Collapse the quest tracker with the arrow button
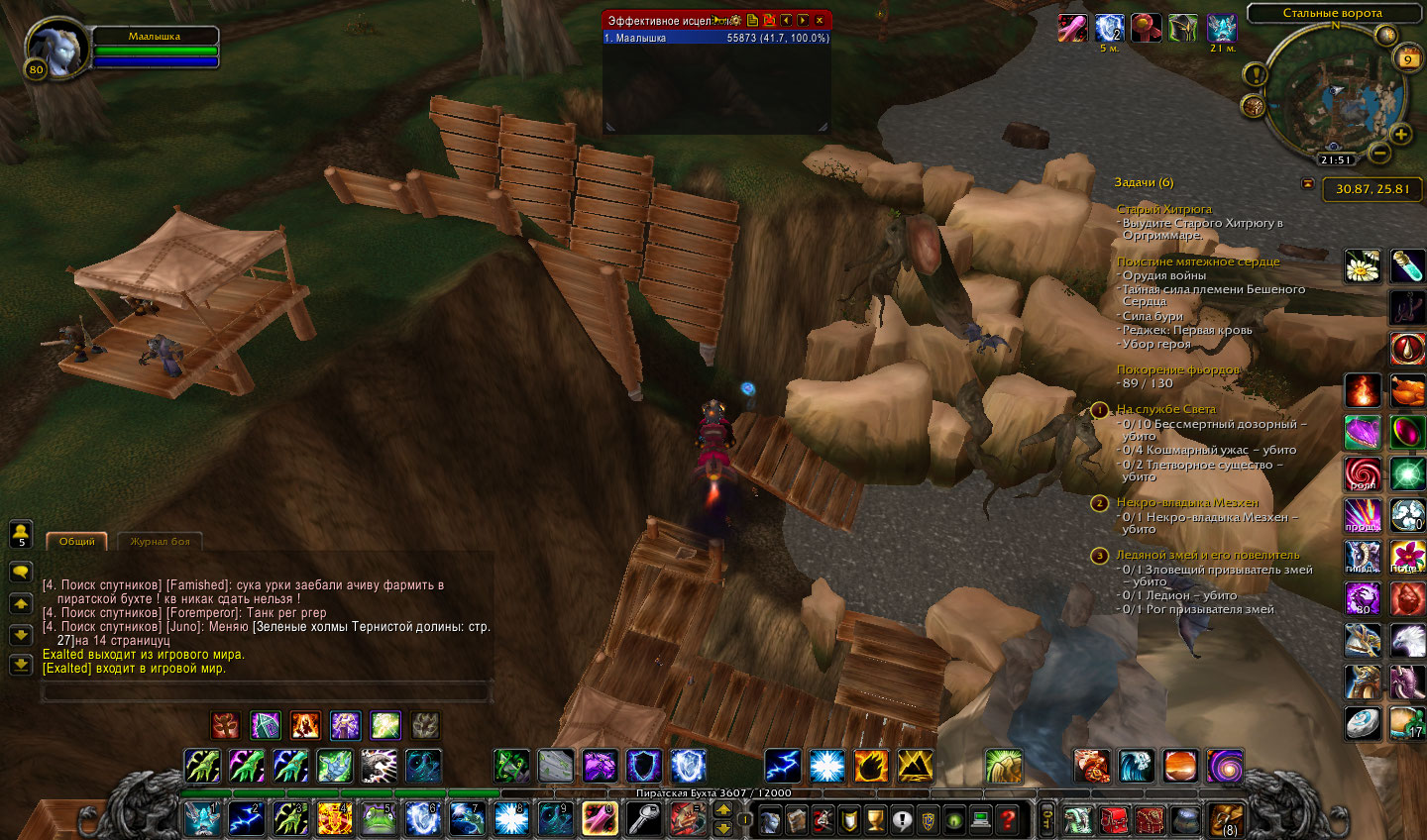Image resolution: width=1427 pixels, height=840 pixels. [x=1307, y=183]
